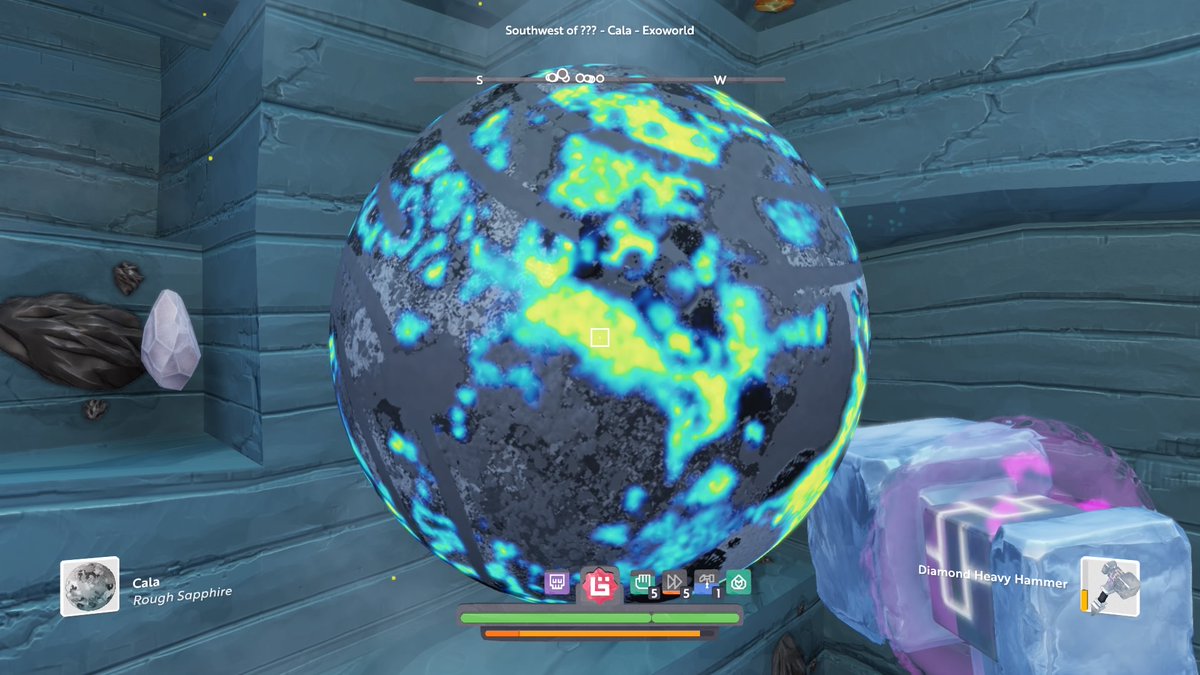1200x675 pixels.
Task: Click the hammer buff icon
Action: 706,581
